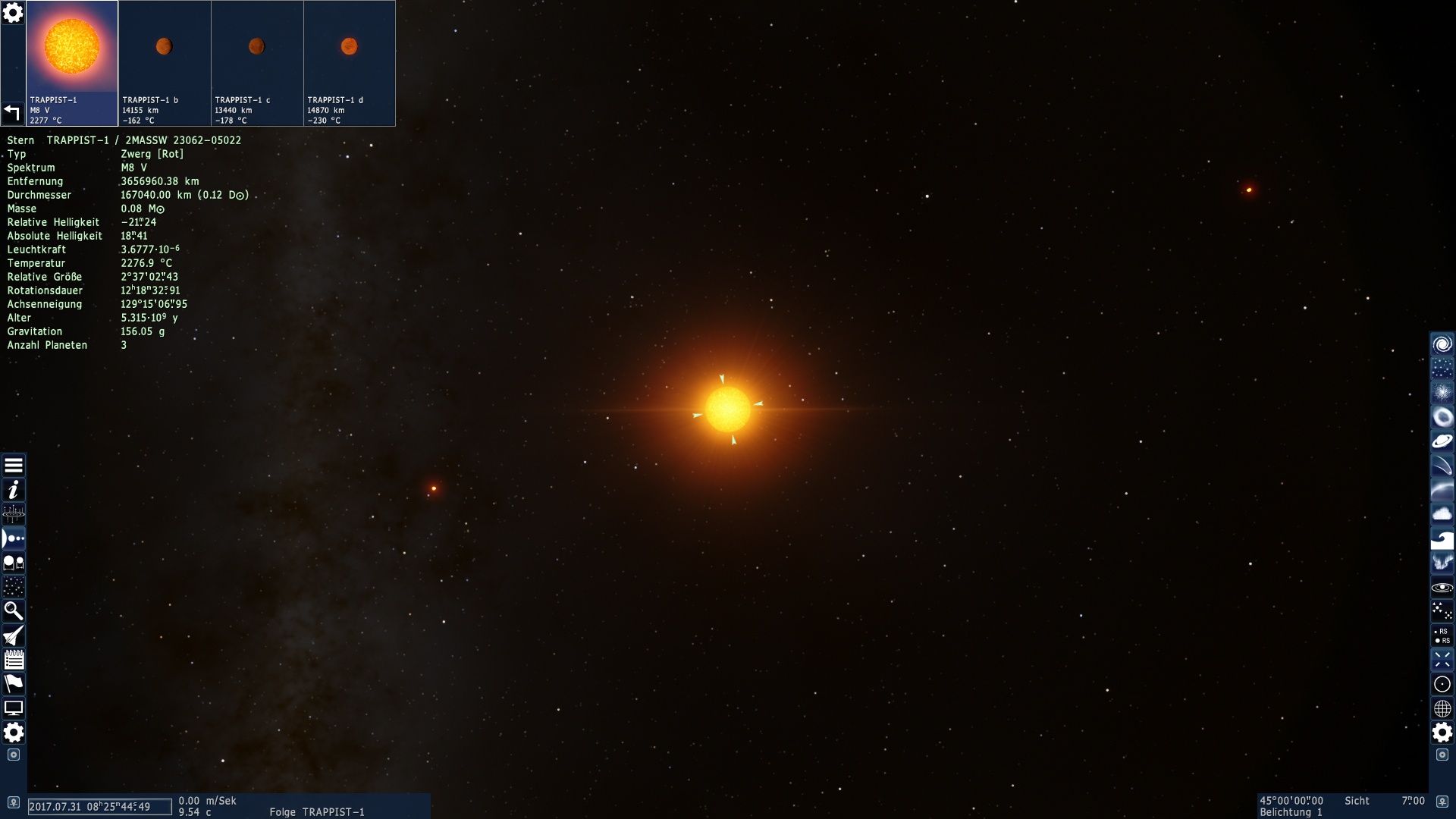The image size is (1456, 819).
Task: Open location bookmarks with the flag icon
Action: tap(13, 682)
